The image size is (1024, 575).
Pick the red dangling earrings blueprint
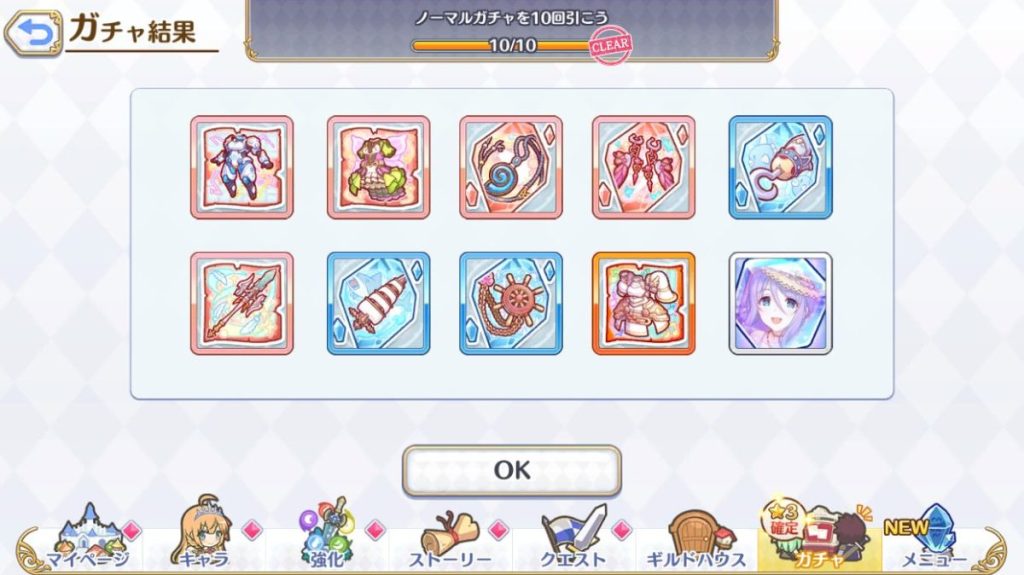643,167
